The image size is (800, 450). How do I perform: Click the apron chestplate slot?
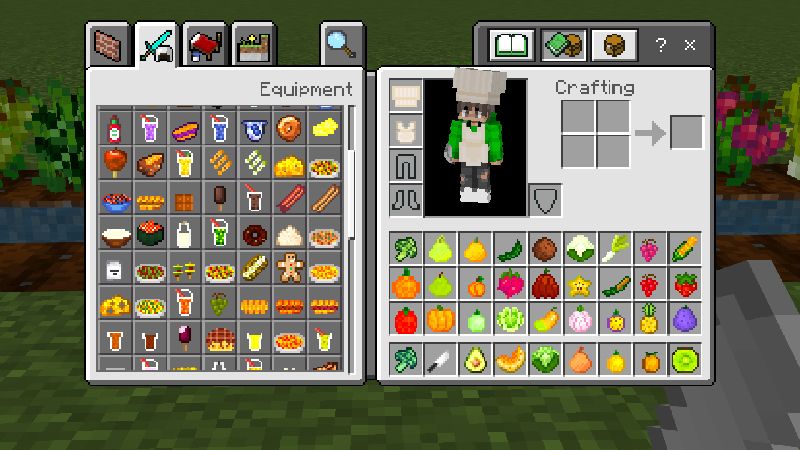coord(405,129)
